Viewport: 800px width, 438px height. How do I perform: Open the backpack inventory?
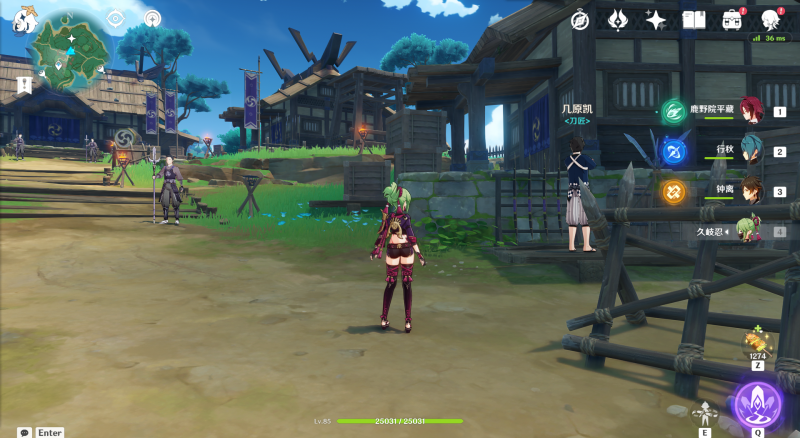pos(732,20)
